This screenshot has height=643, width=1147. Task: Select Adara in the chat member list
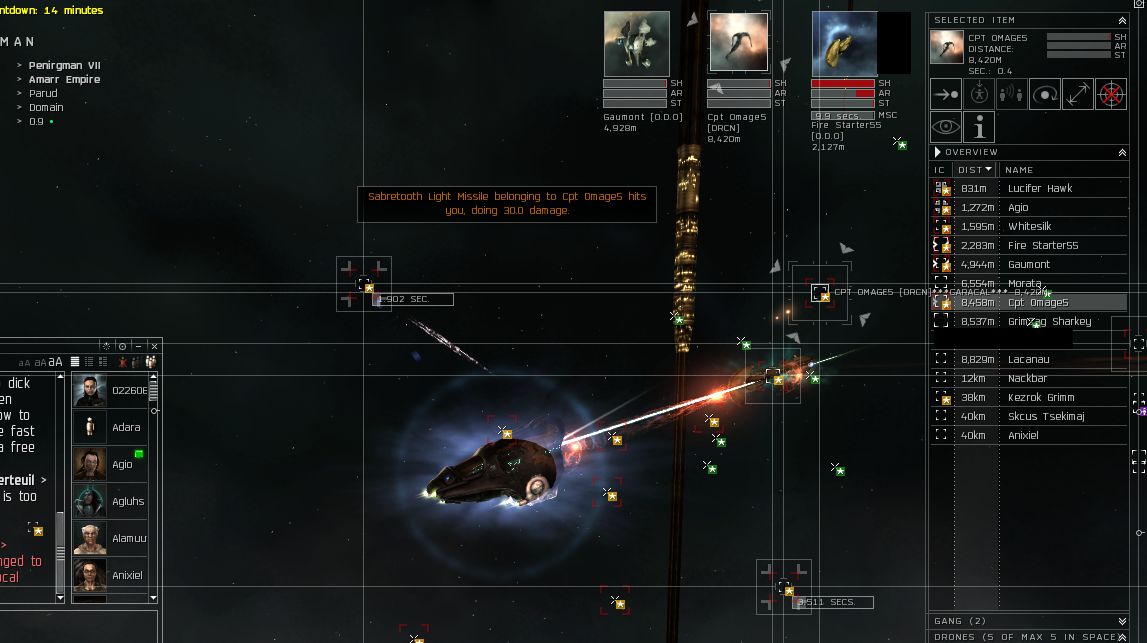click(126, 427)
